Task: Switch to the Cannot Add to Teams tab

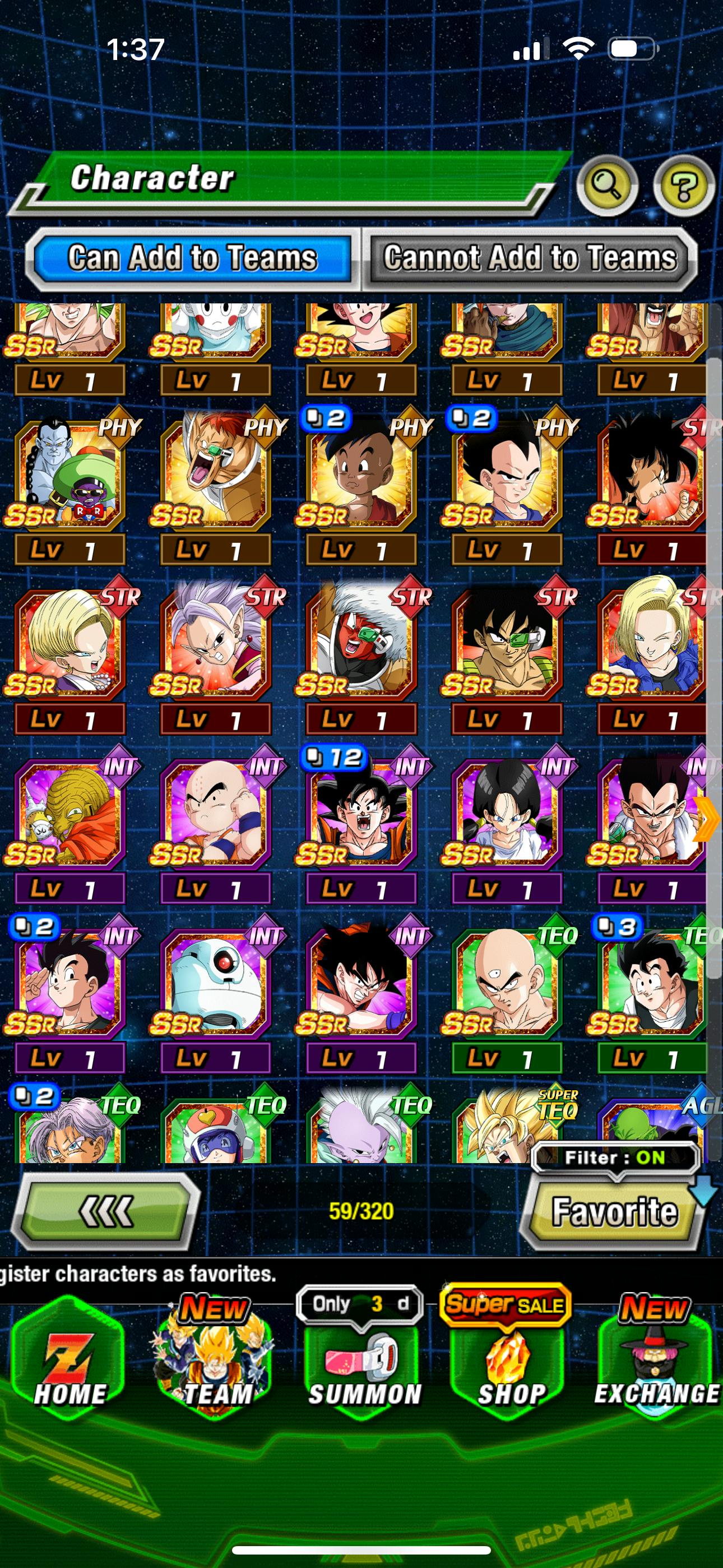Action: (x=530, y=258)
